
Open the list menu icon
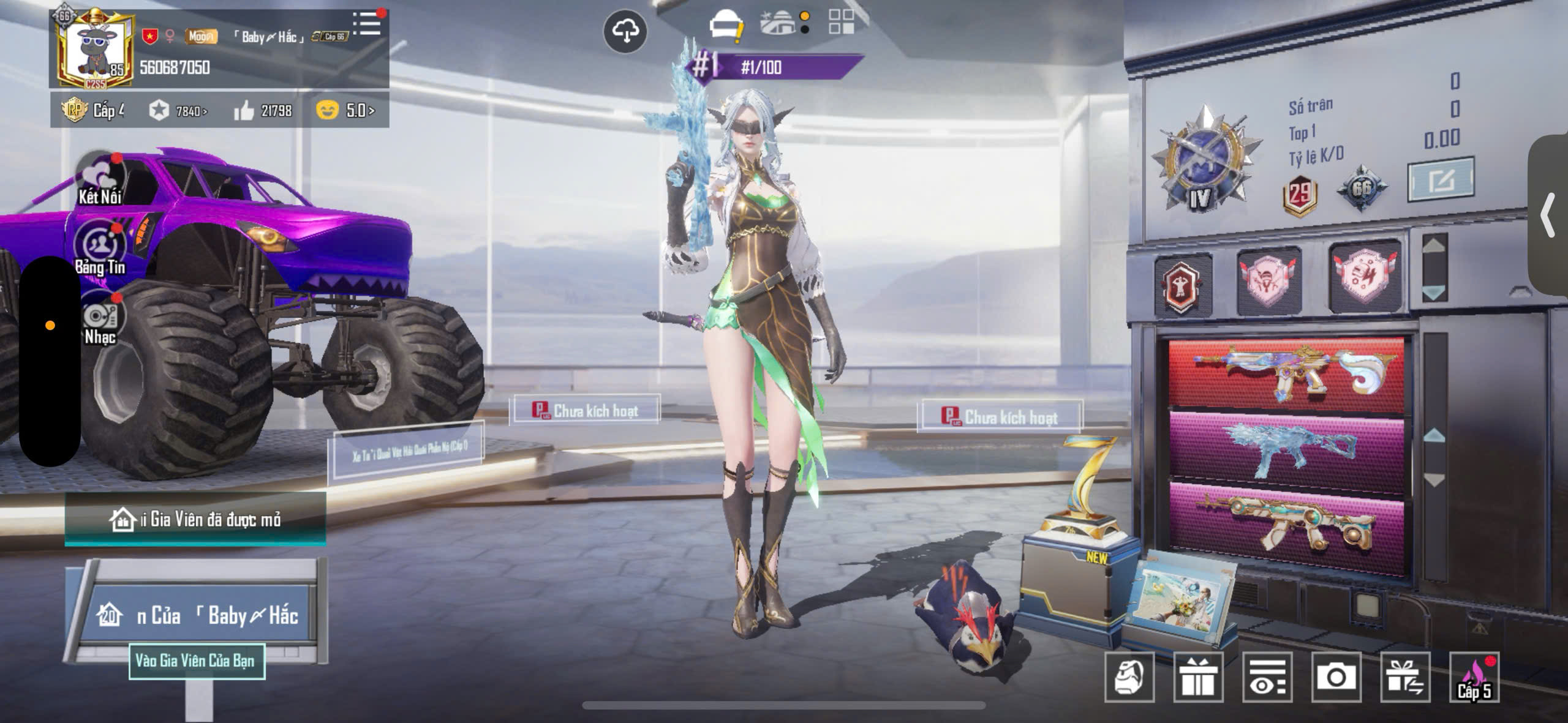pos(367,24)
